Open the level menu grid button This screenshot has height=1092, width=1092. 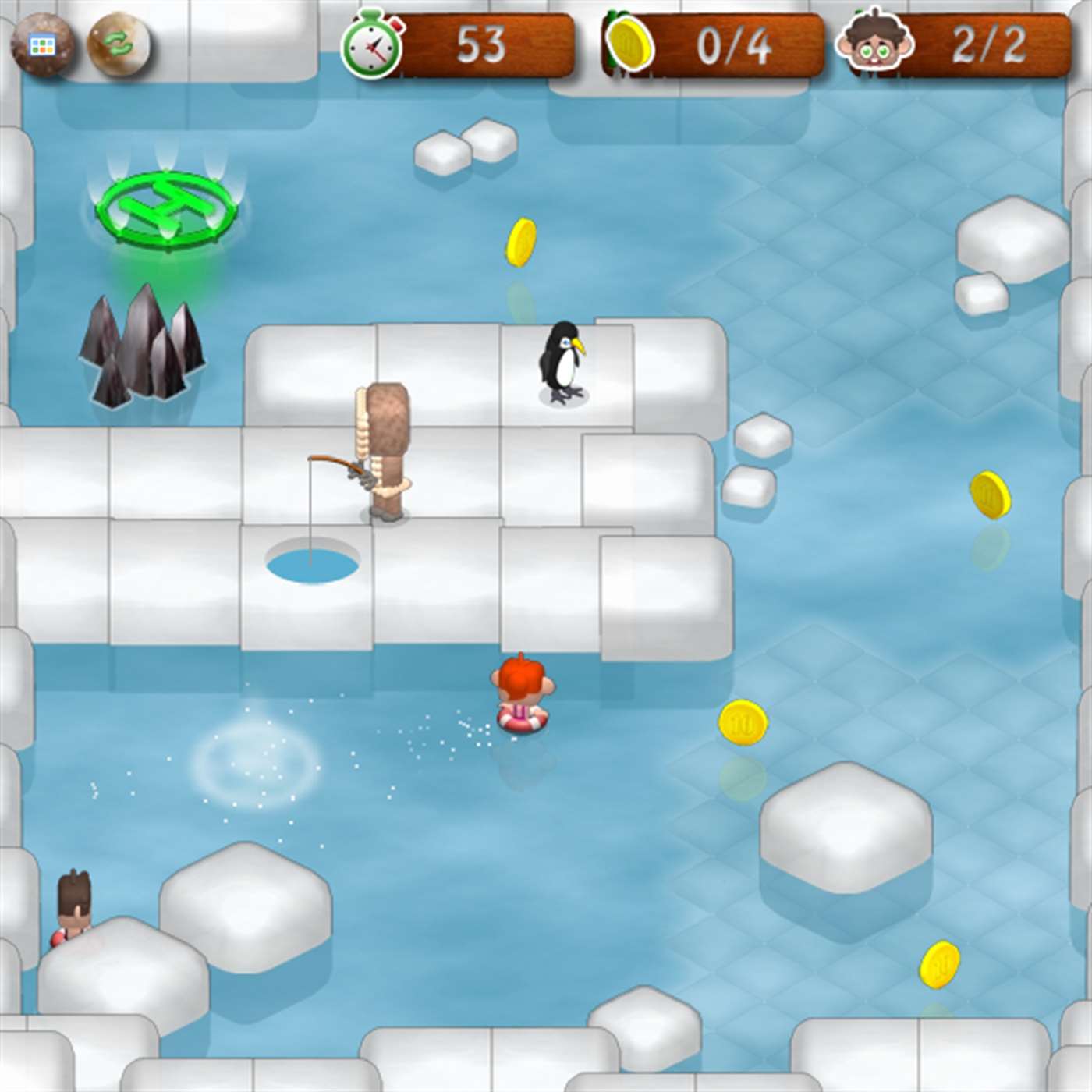coord(42,45)
